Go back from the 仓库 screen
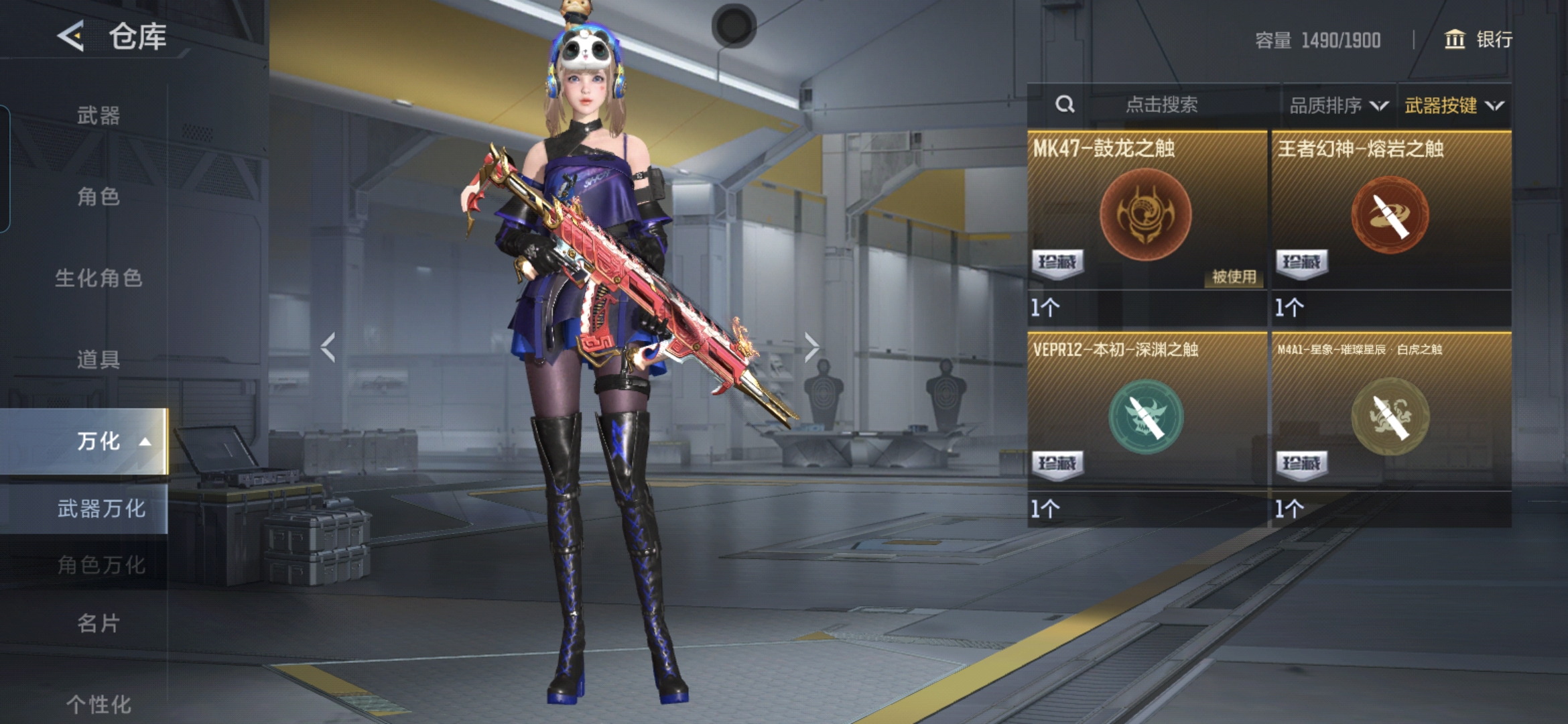This screenshot has height=724, width=1568. [71, 36]
